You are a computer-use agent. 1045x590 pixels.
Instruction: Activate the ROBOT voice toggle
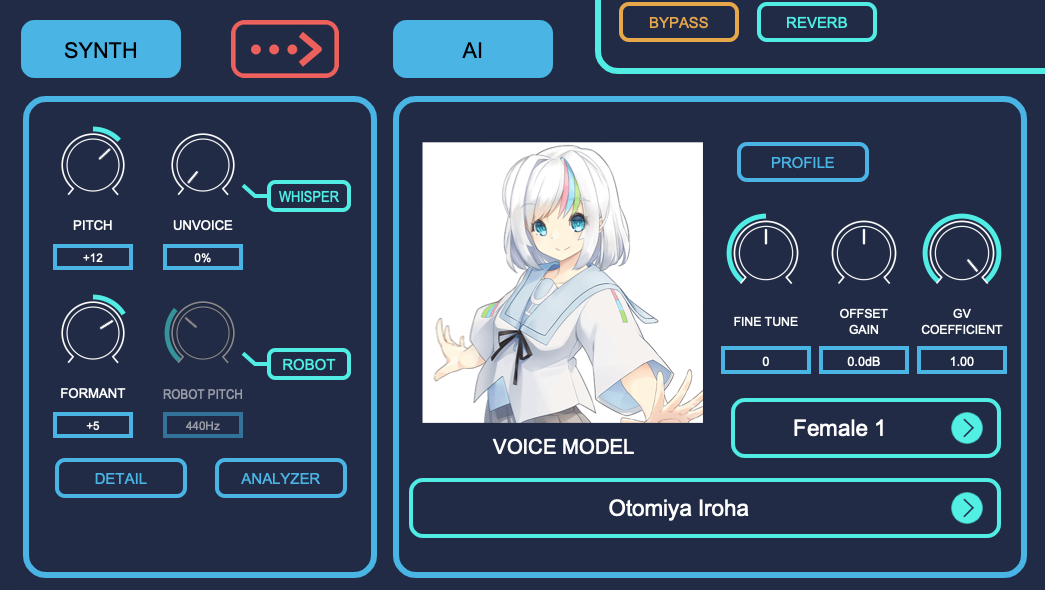click(x=309, y=364)
